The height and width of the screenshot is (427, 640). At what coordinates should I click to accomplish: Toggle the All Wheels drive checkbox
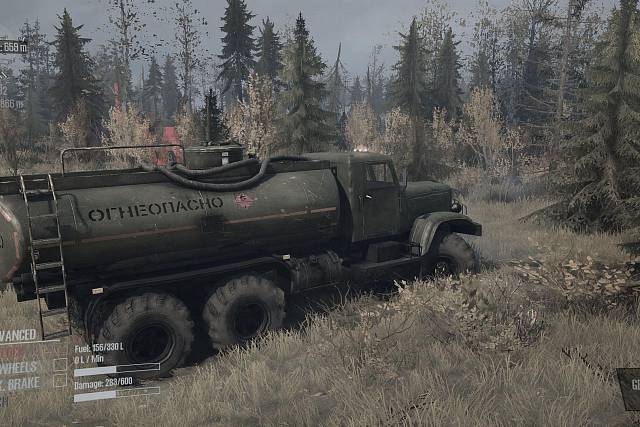coord(60,366)
